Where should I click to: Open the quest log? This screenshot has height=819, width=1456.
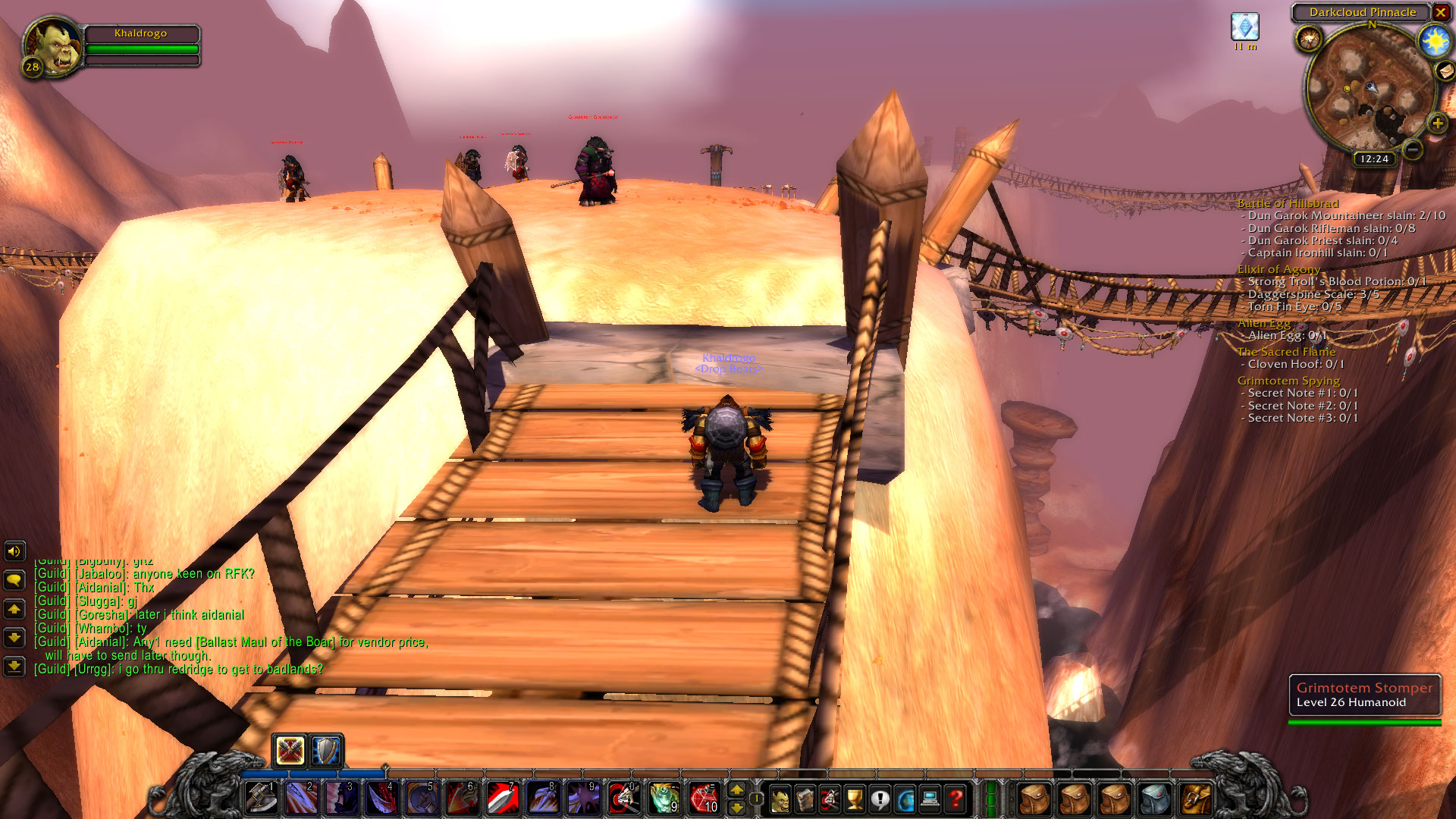coord(880,800)
